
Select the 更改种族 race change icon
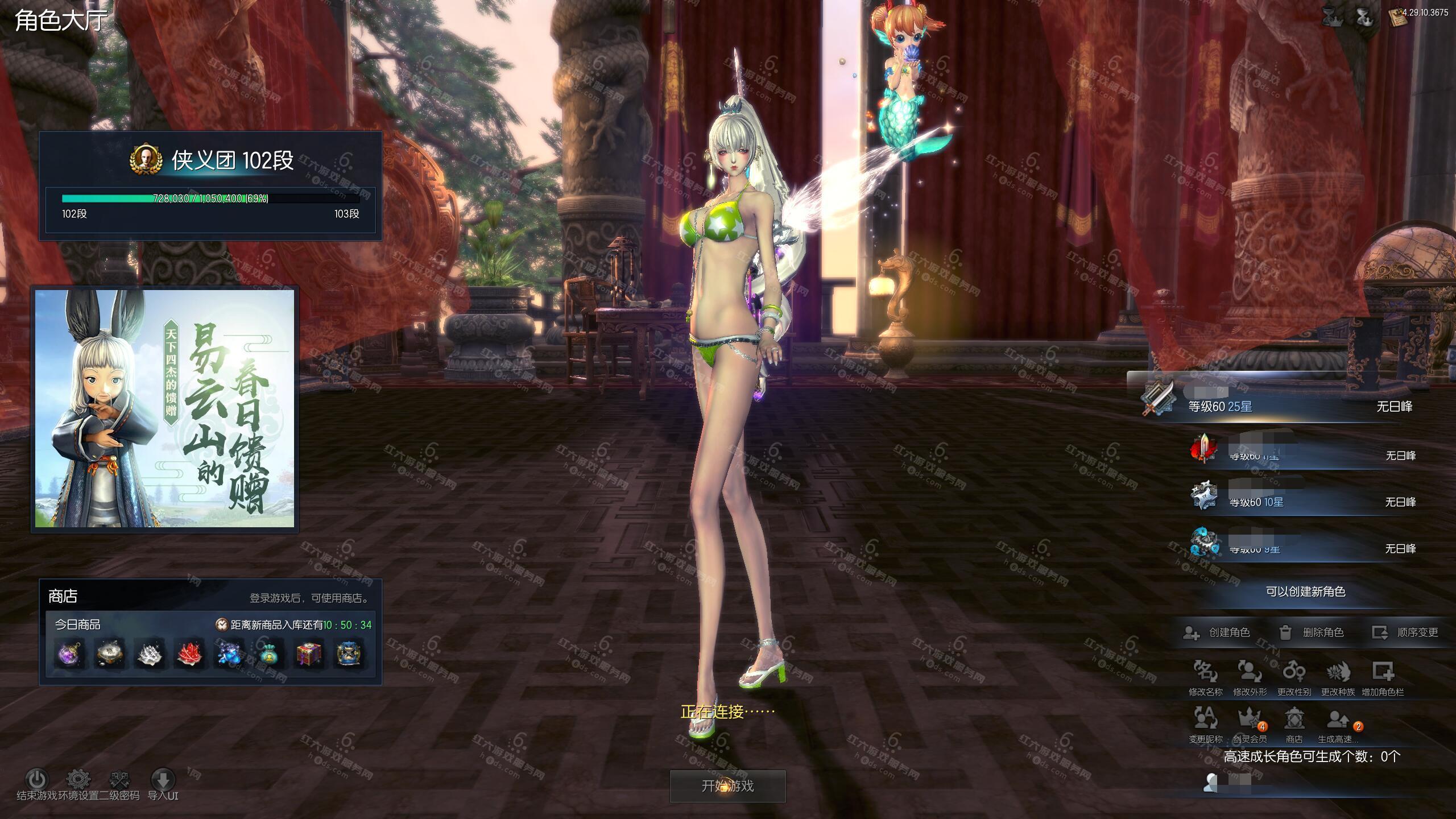(x=1338, y=677)
